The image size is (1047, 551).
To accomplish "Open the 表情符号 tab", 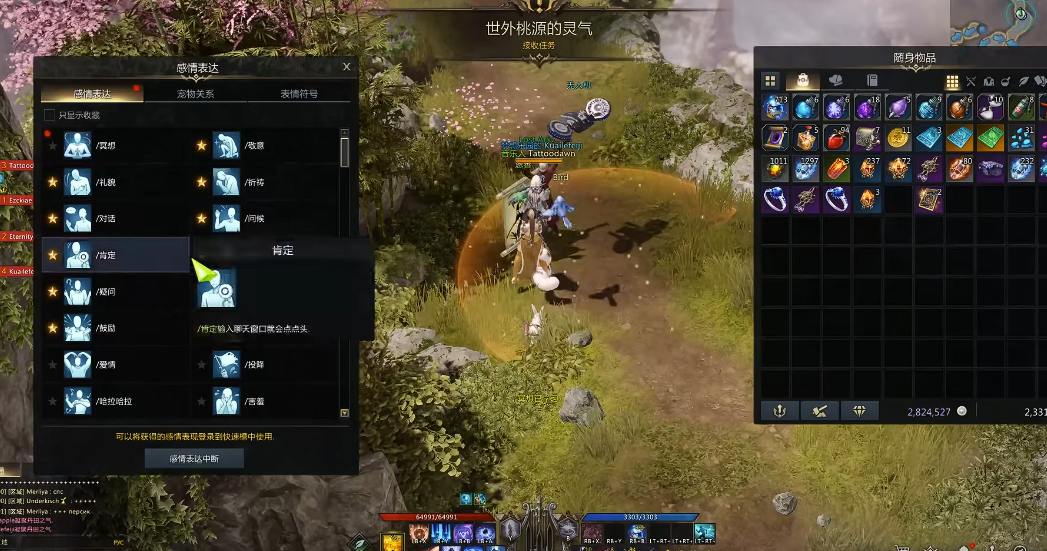I will pyautogui.click(x=299, y=93).
